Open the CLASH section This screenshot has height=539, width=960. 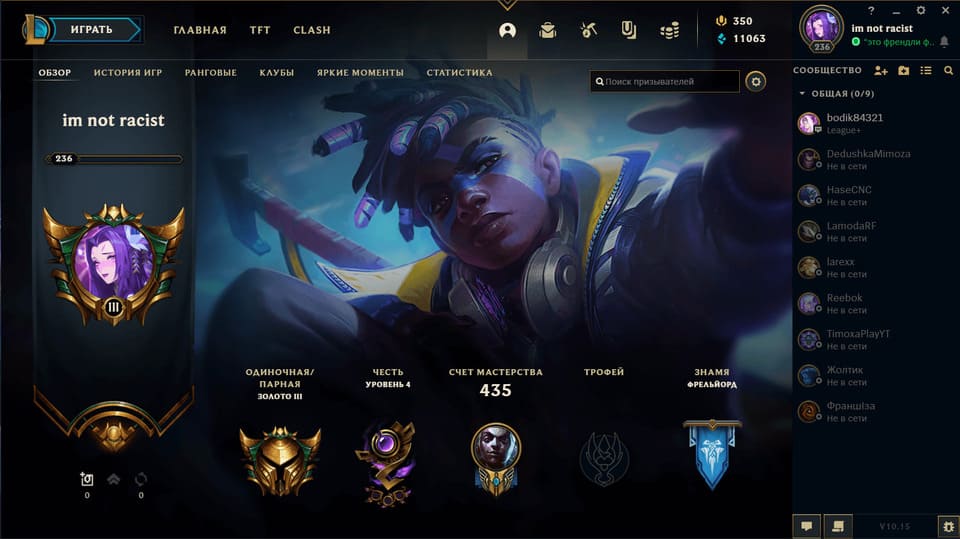(312, 30)
